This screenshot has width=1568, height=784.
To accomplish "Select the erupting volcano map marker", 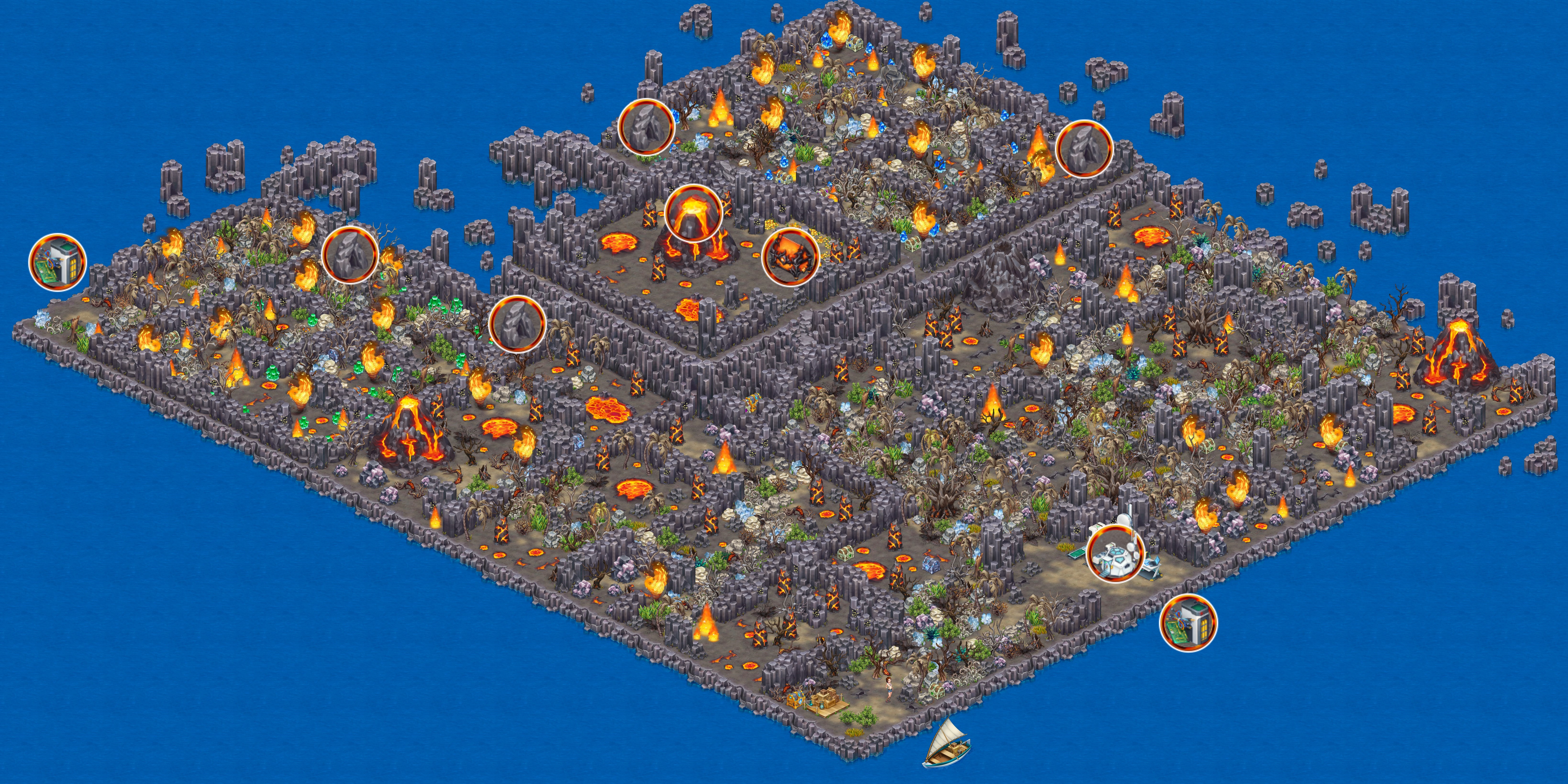I will click(x=693, y=213).
